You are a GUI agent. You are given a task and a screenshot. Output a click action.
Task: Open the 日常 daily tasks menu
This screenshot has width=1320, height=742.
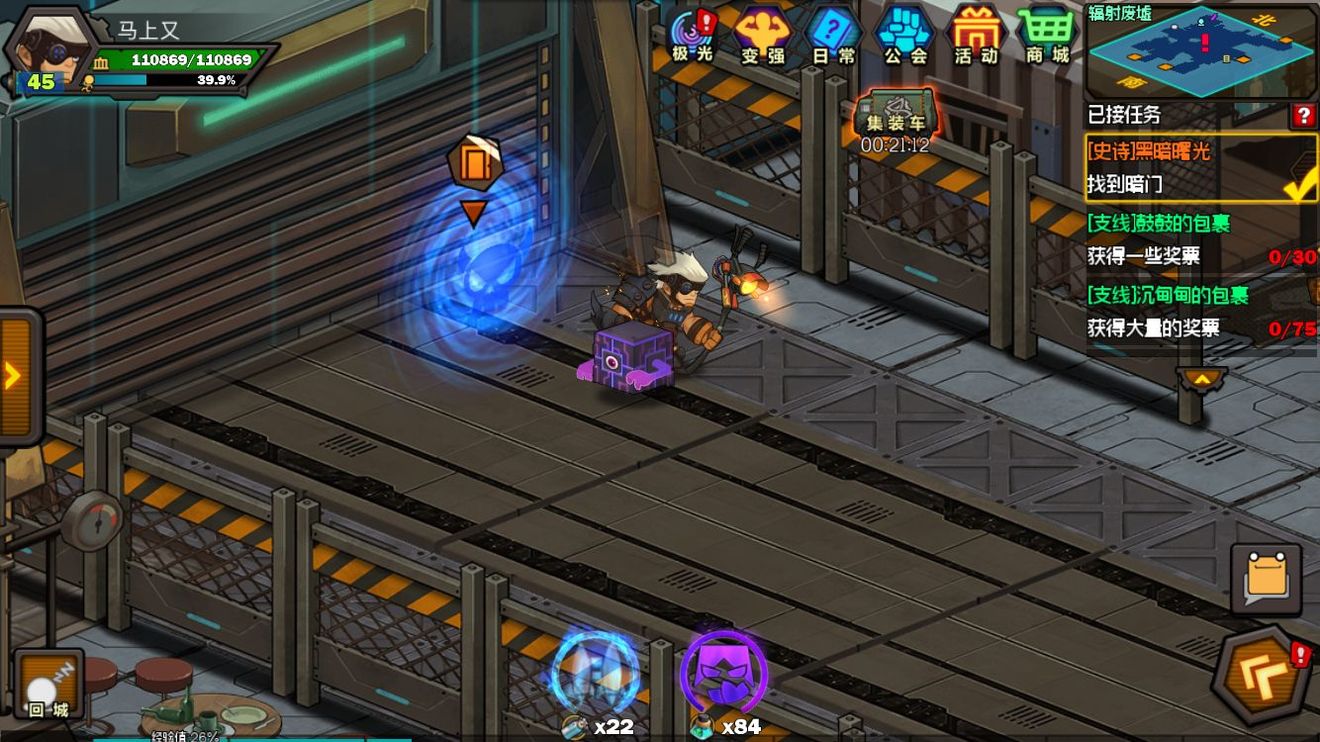pyautogui.click(x=833, y=35)
